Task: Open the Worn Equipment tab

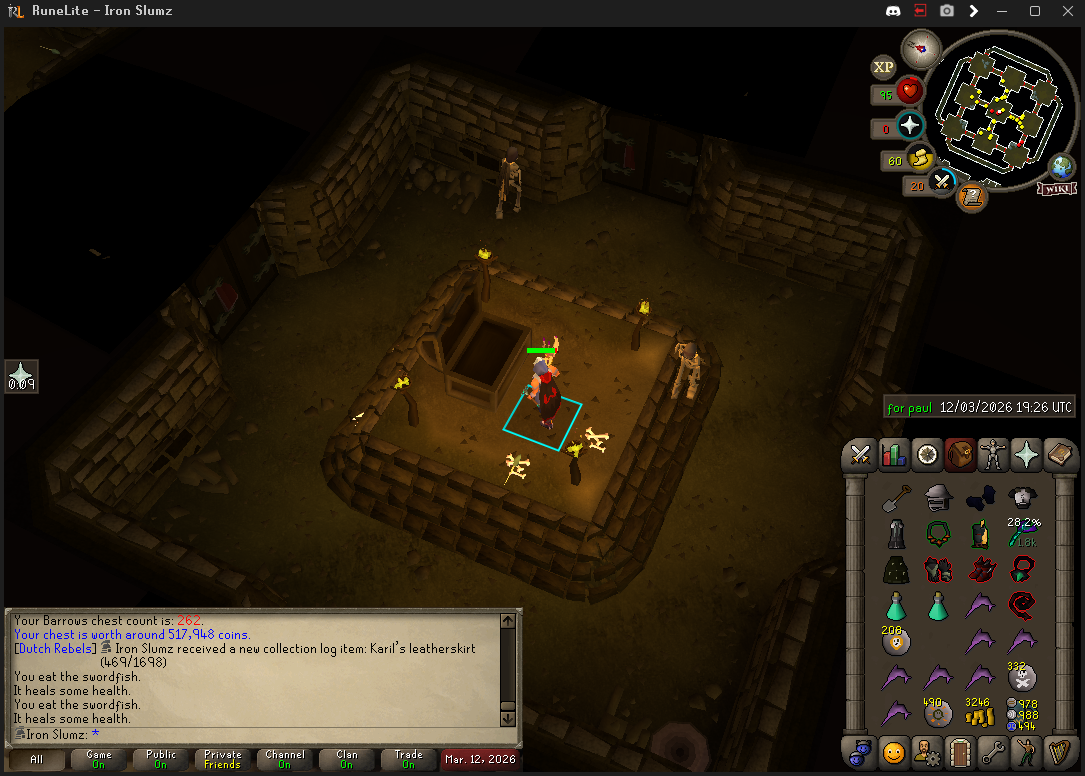Action: click(993, 455)
